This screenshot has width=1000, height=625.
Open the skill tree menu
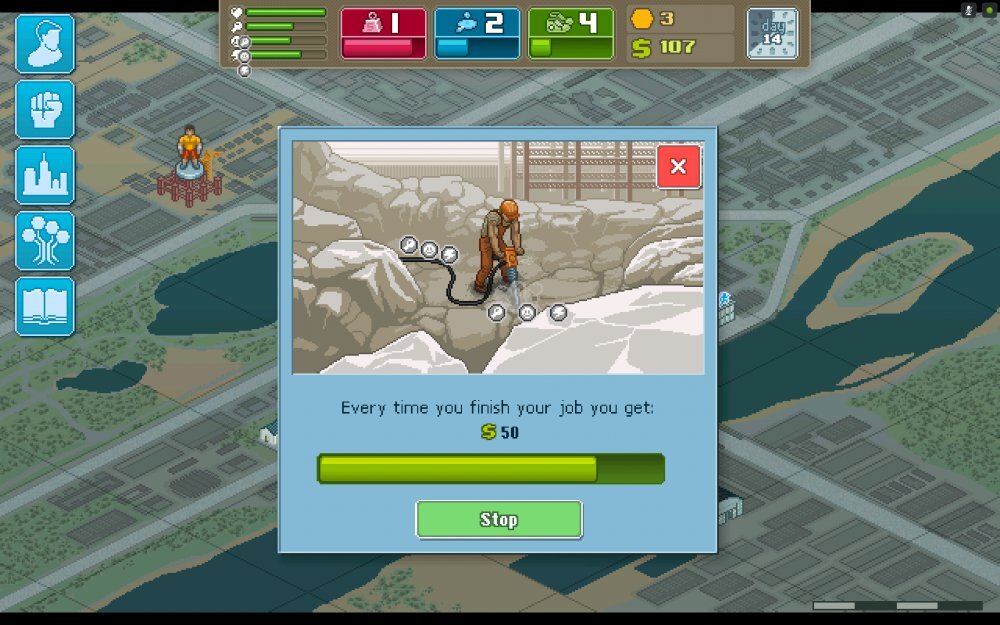coord(45,241)
